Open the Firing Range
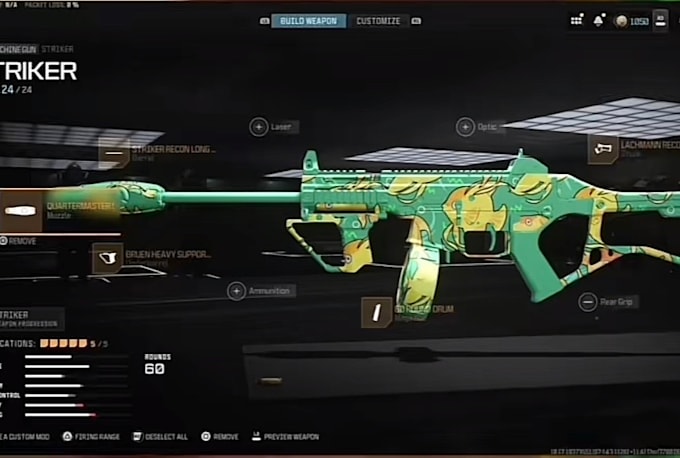Image resolution: width=680 pixels, height=458 pixels. (91, 437)
